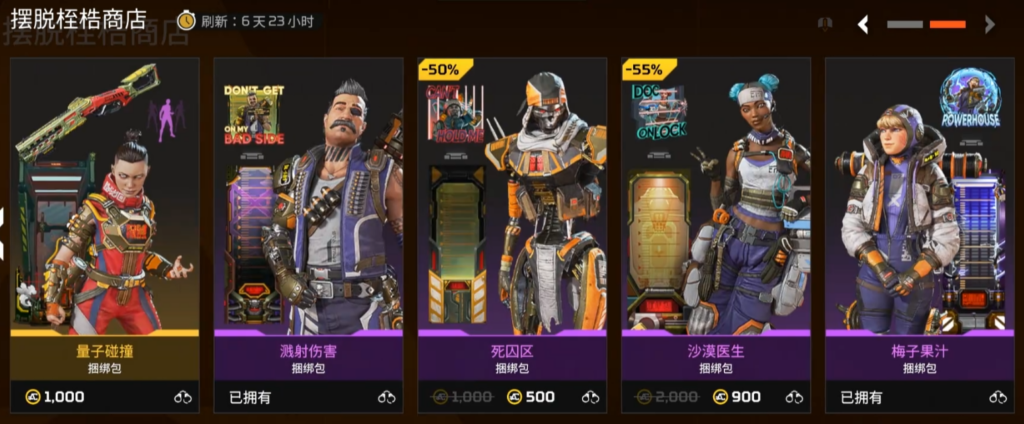
Task: Switch to the grey page indicator
Action: point(905,24)
